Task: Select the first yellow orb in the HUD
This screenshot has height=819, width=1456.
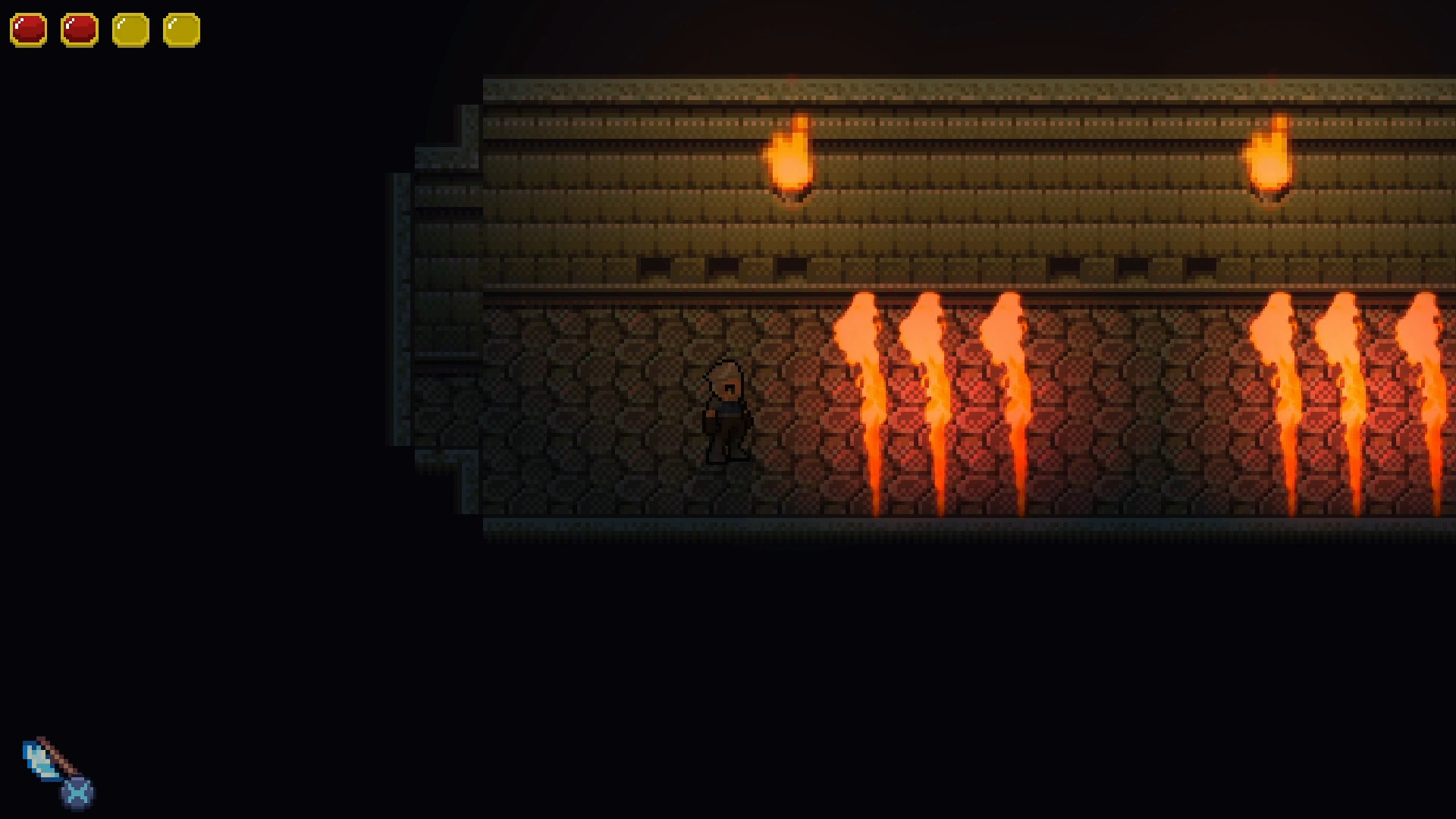Action: click(x=130, y=30)
